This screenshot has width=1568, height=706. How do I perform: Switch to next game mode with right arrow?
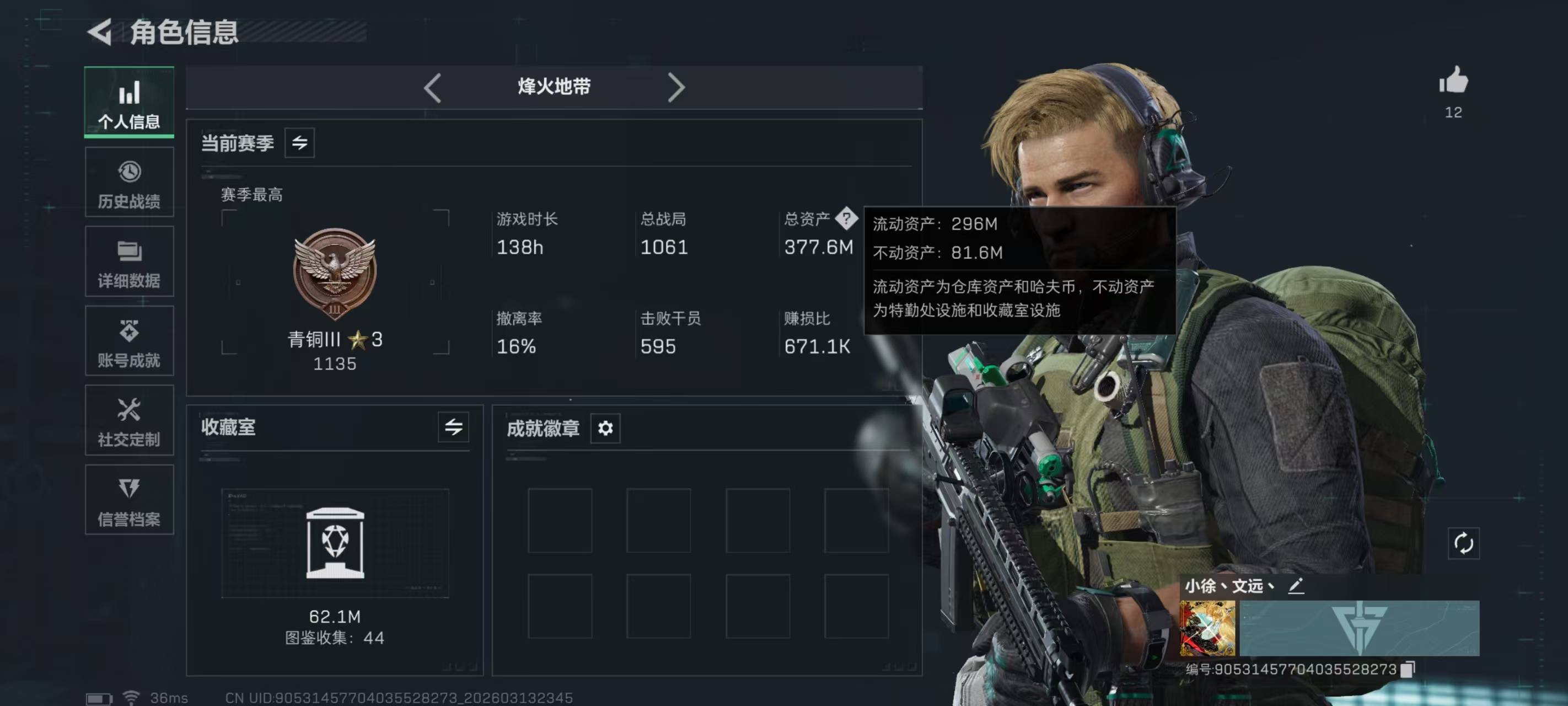(x=675, y=88)
